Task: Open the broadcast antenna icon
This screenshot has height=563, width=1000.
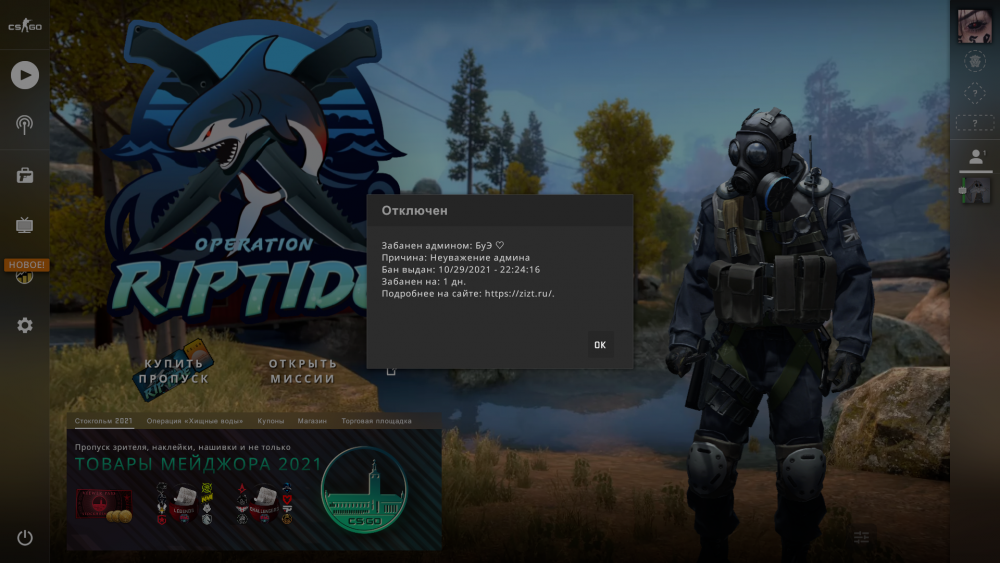Action: point(25,126)
